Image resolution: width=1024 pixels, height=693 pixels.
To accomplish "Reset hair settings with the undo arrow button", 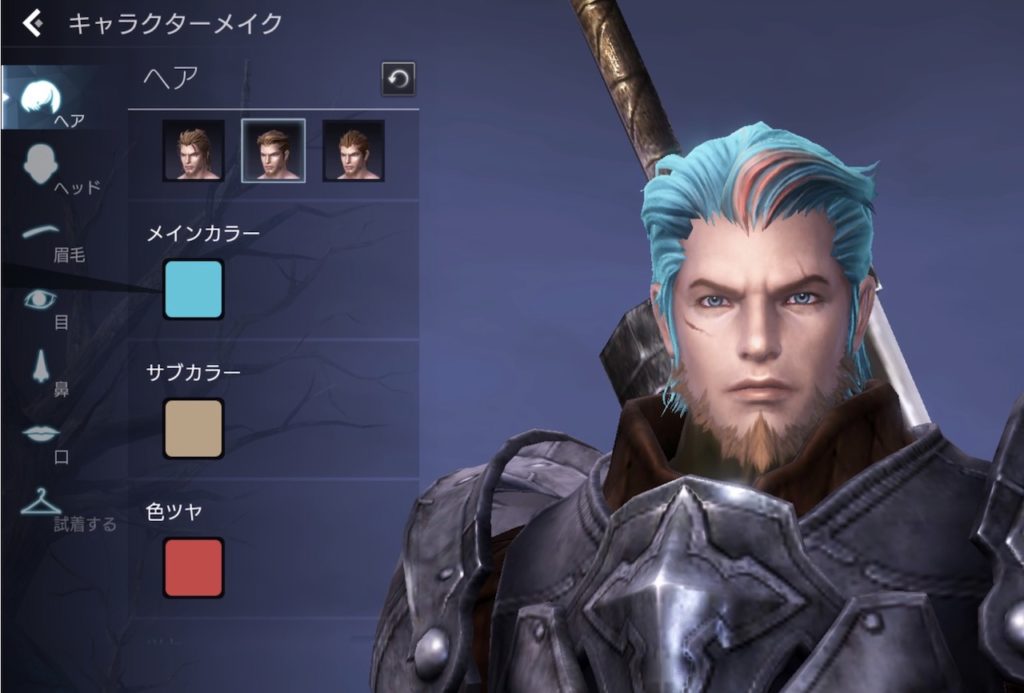I will (x=398, y=79).
